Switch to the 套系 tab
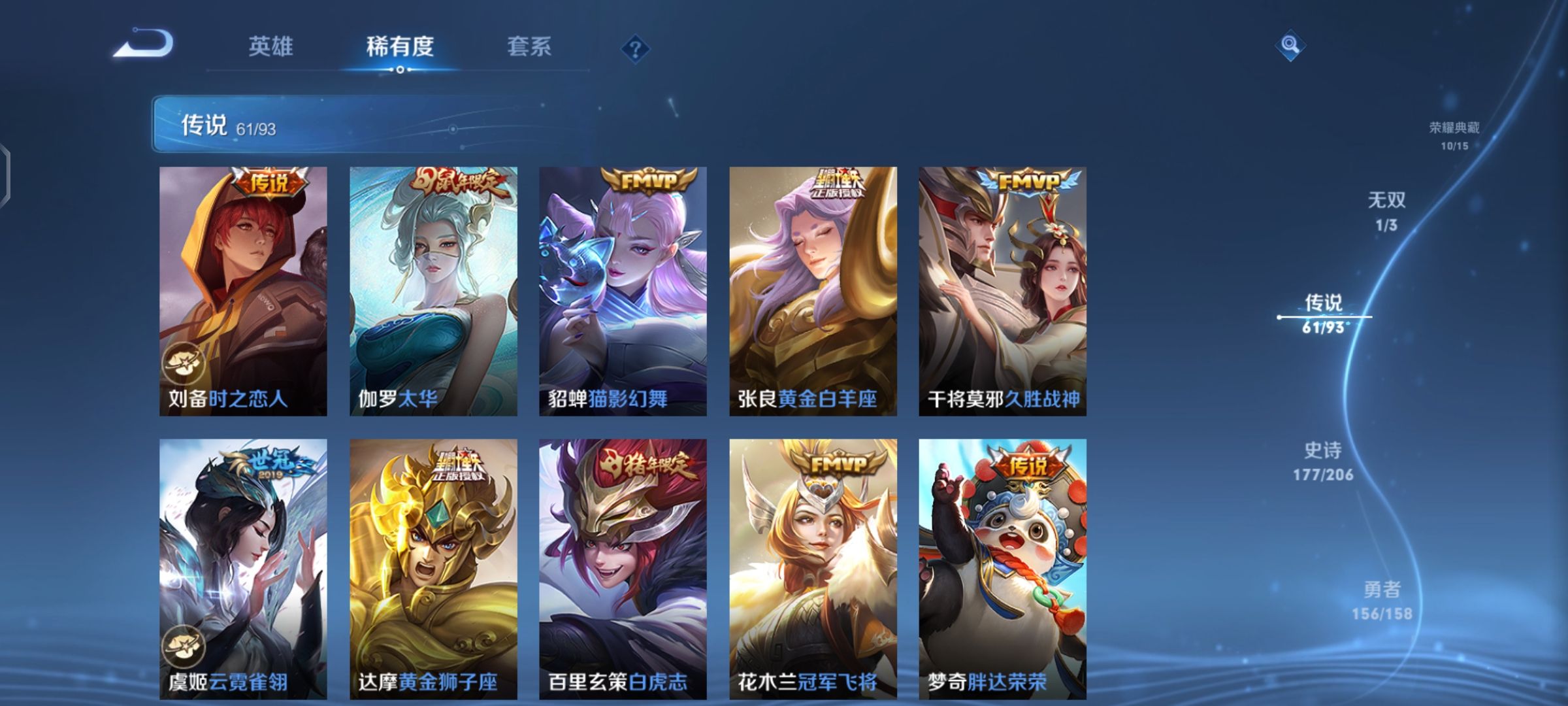1568x706 pixels. pos(529,47)
